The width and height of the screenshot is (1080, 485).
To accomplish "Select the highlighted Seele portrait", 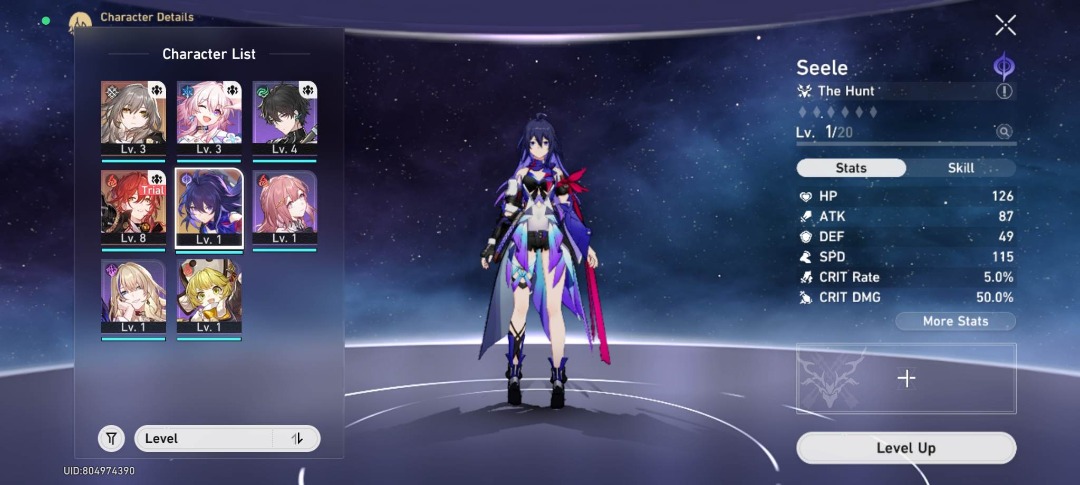I will (208, 207).
